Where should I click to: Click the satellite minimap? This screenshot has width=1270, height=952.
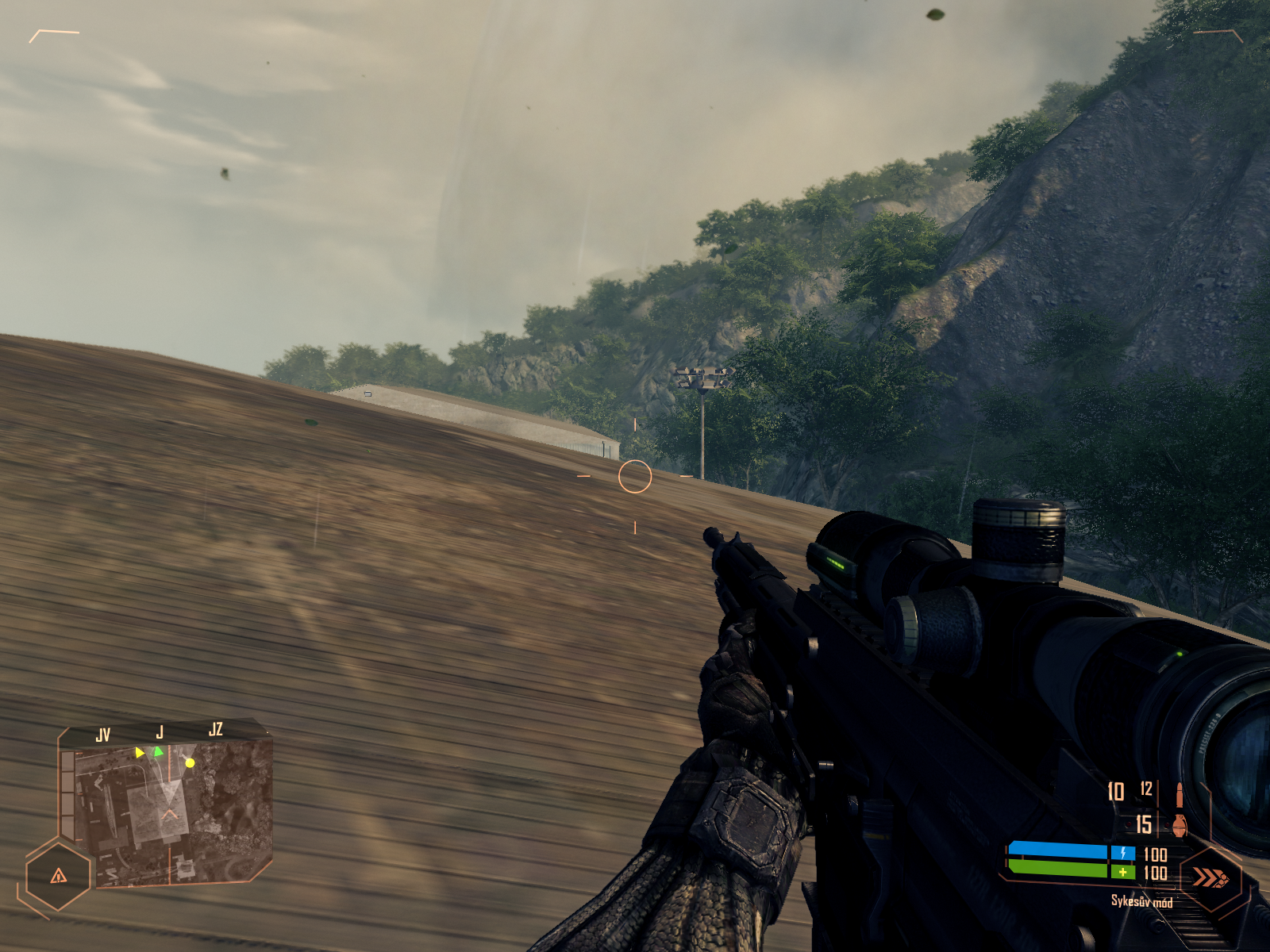click(167, 813)
